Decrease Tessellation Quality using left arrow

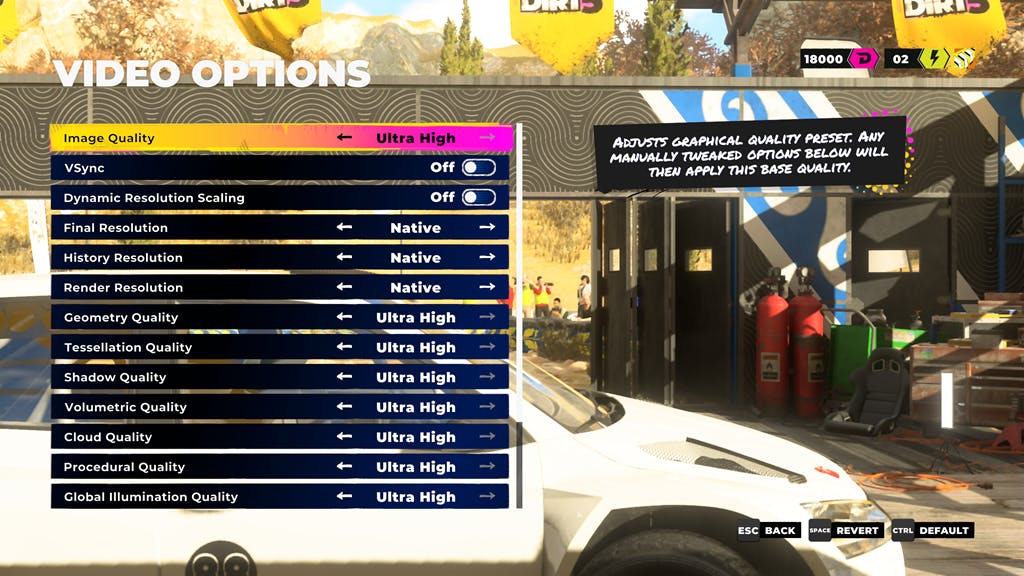[x=345, y=348]
